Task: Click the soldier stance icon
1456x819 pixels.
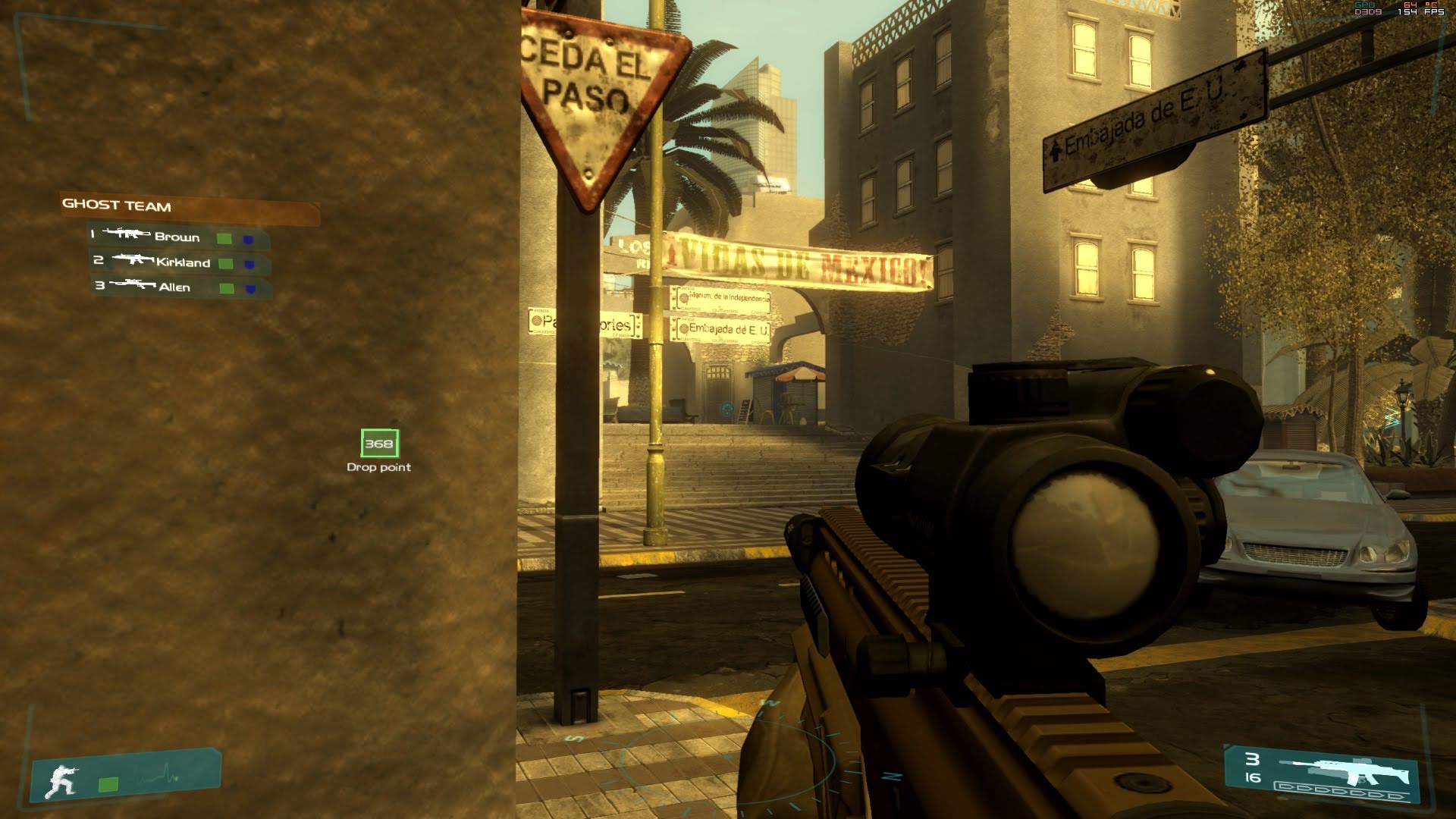Action: coord(62,781)
